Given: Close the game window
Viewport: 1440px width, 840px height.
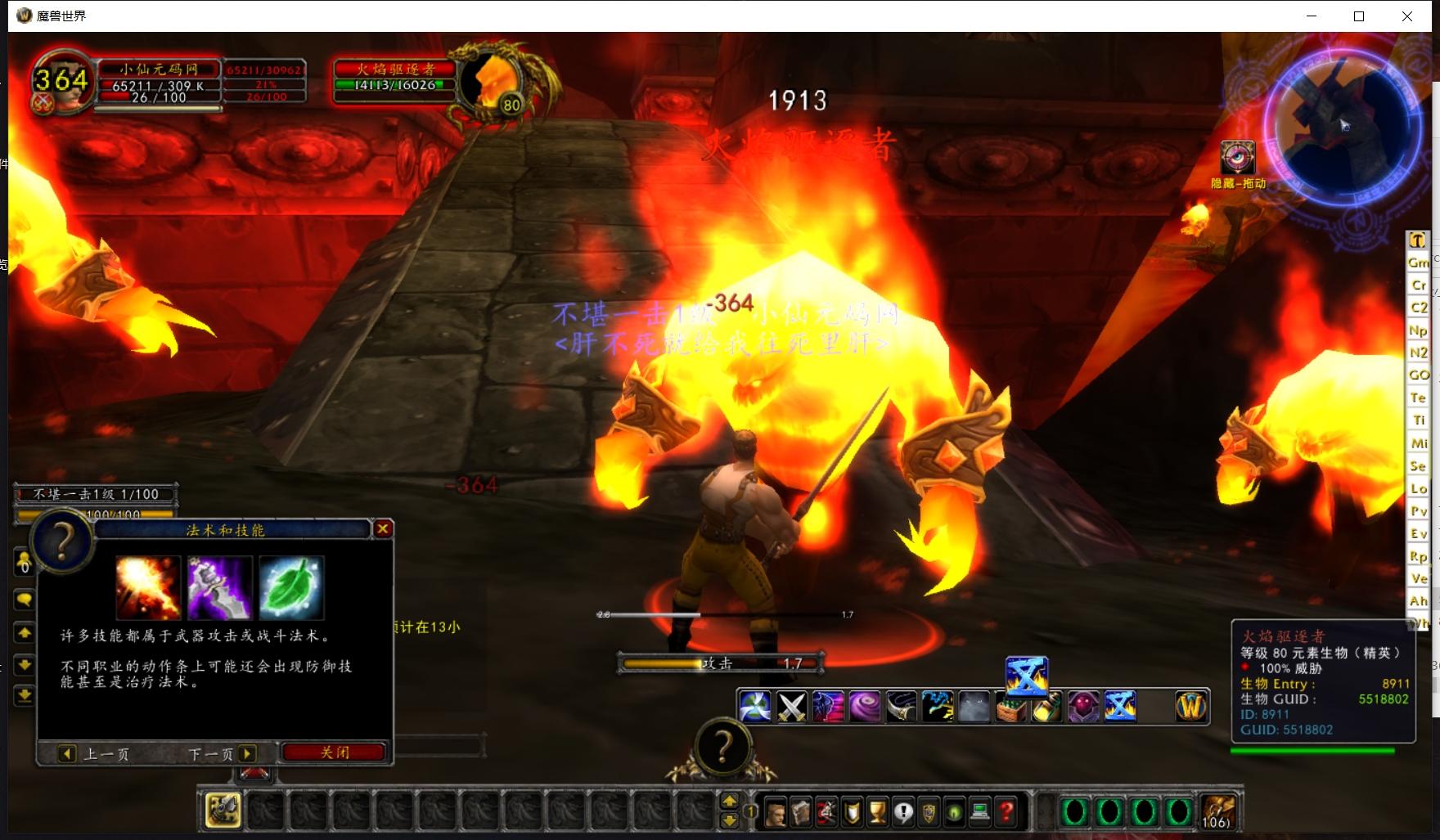Looking at the screenshot, I should pos(1407,16).
